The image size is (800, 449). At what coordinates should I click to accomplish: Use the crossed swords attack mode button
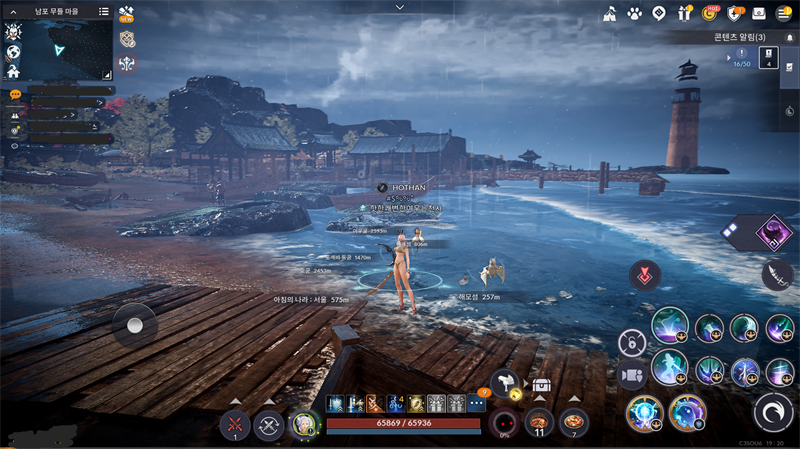tap(234, 425)
